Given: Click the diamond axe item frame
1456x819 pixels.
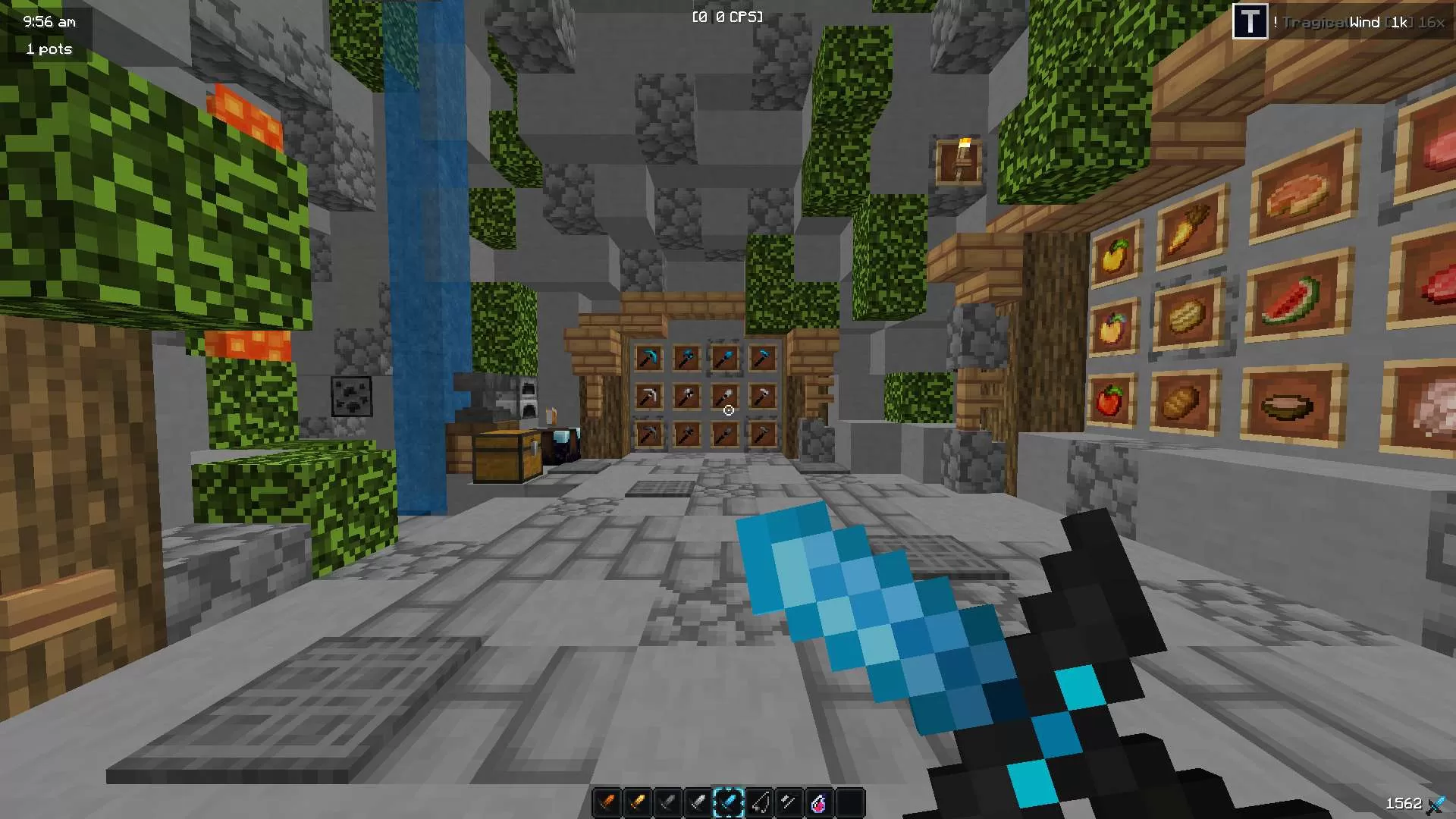Looking at the screenshot, I should 686,356.
